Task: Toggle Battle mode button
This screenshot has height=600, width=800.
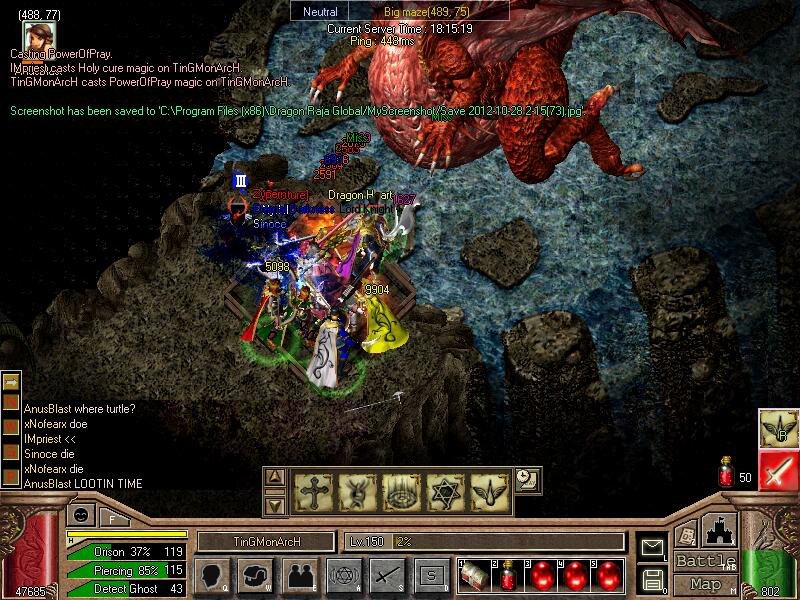Action: (705, 561)
